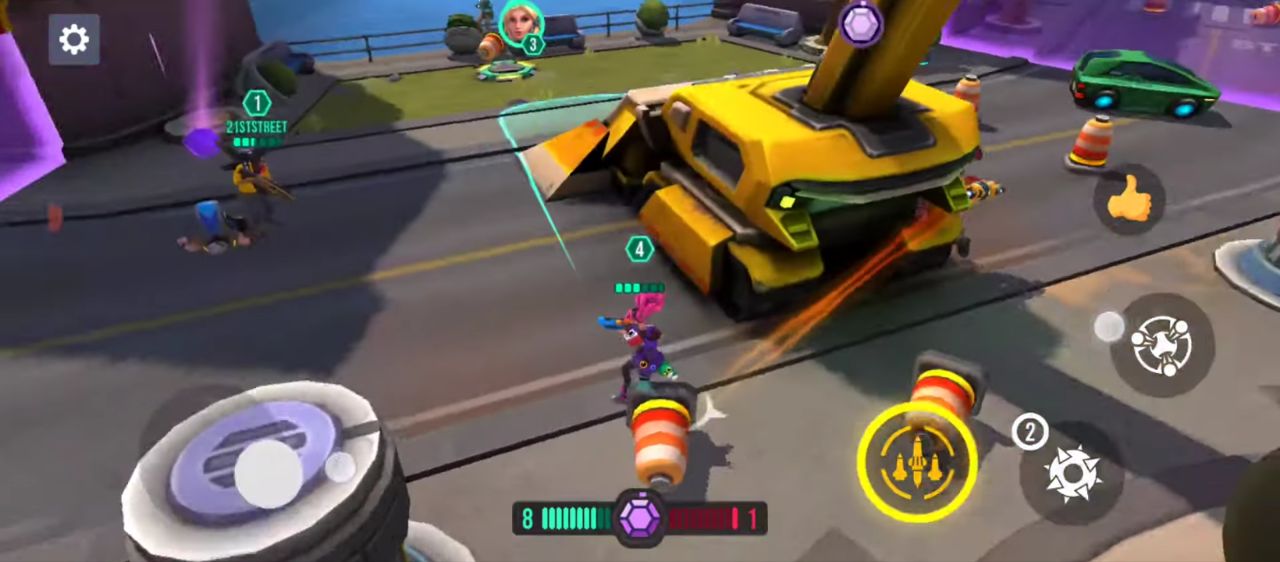
Task: Fire the yellow rocket attack button
Action: pos(917,461)
